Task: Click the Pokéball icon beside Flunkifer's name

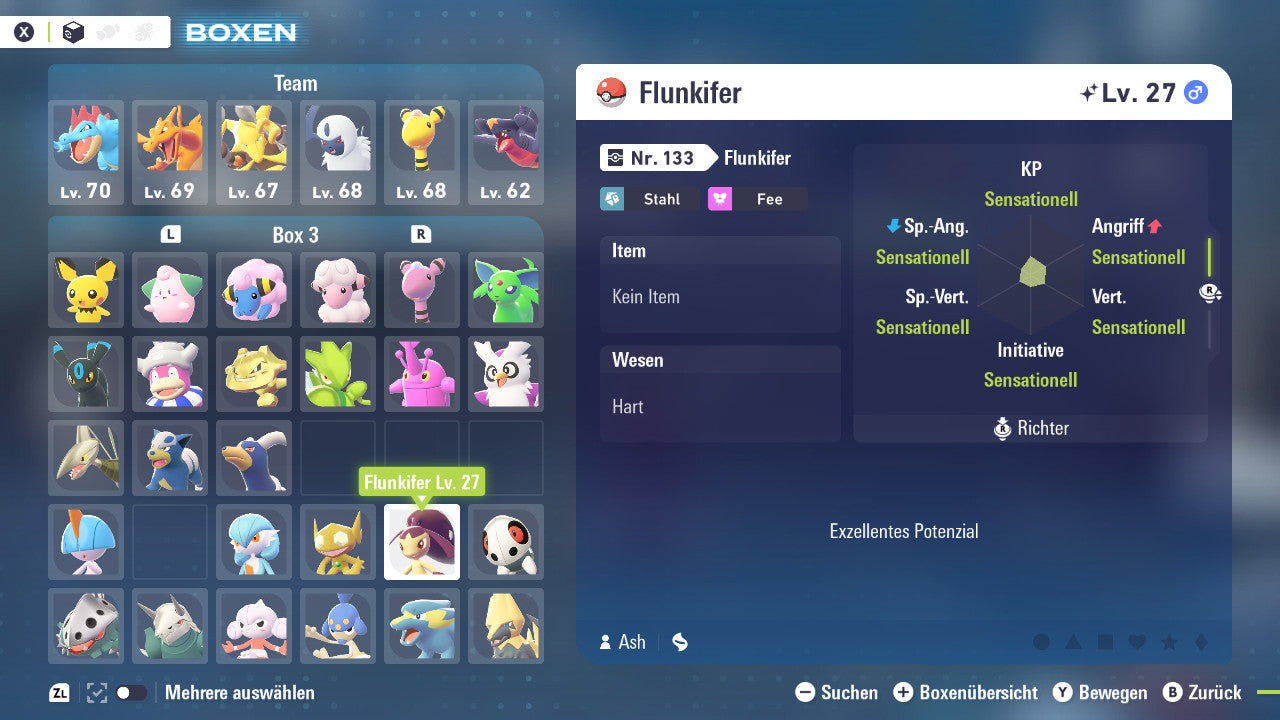Action: pyautogui.click(x=613, y=92)
